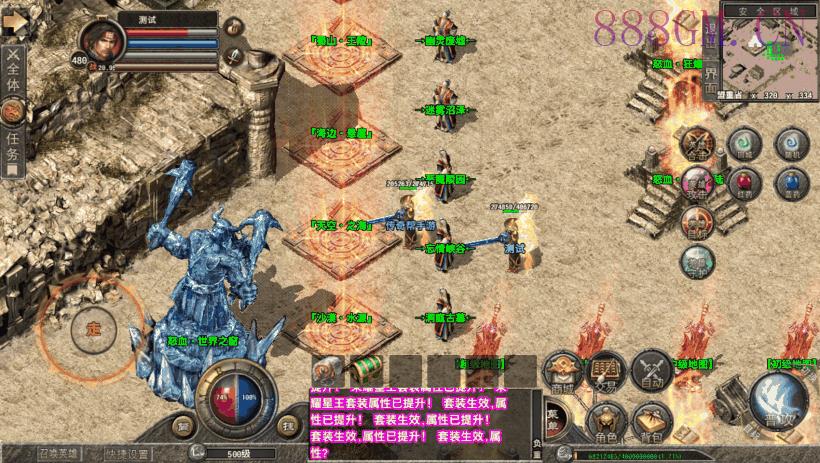Click the 退出界面 exit interface tab
The image size is (820, 463).
[711, 60]
